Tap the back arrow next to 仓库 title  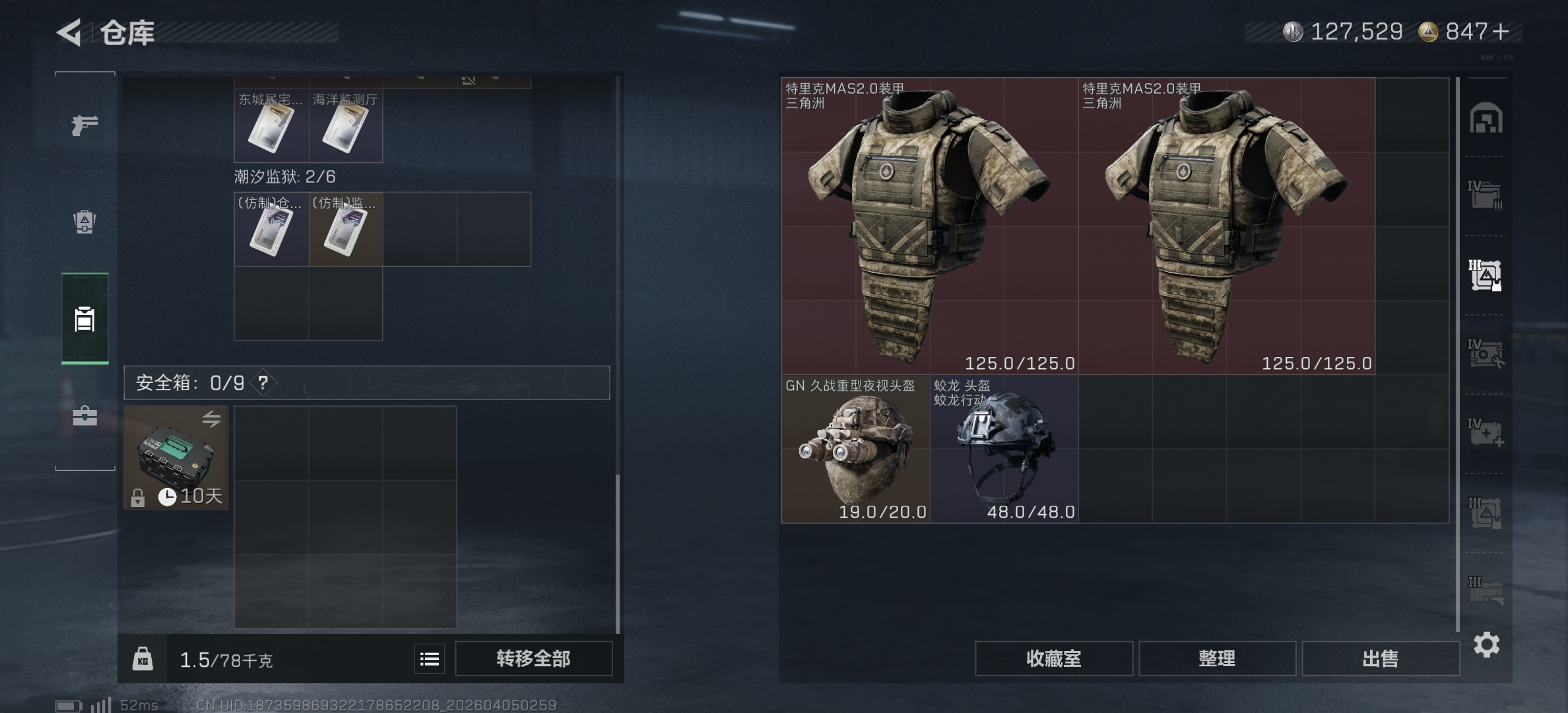(71, 33)
